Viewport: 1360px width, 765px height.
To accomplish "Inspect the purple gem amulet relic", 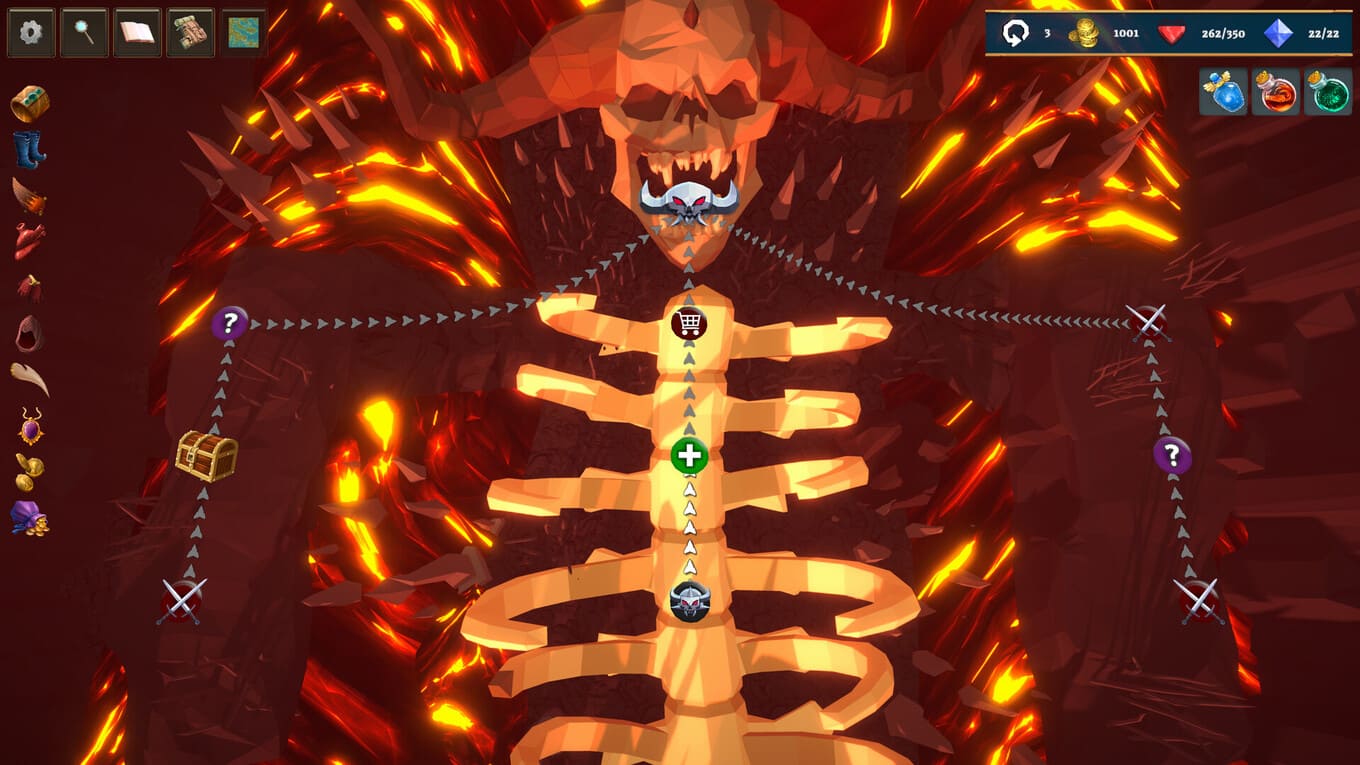I will (31, 426).
